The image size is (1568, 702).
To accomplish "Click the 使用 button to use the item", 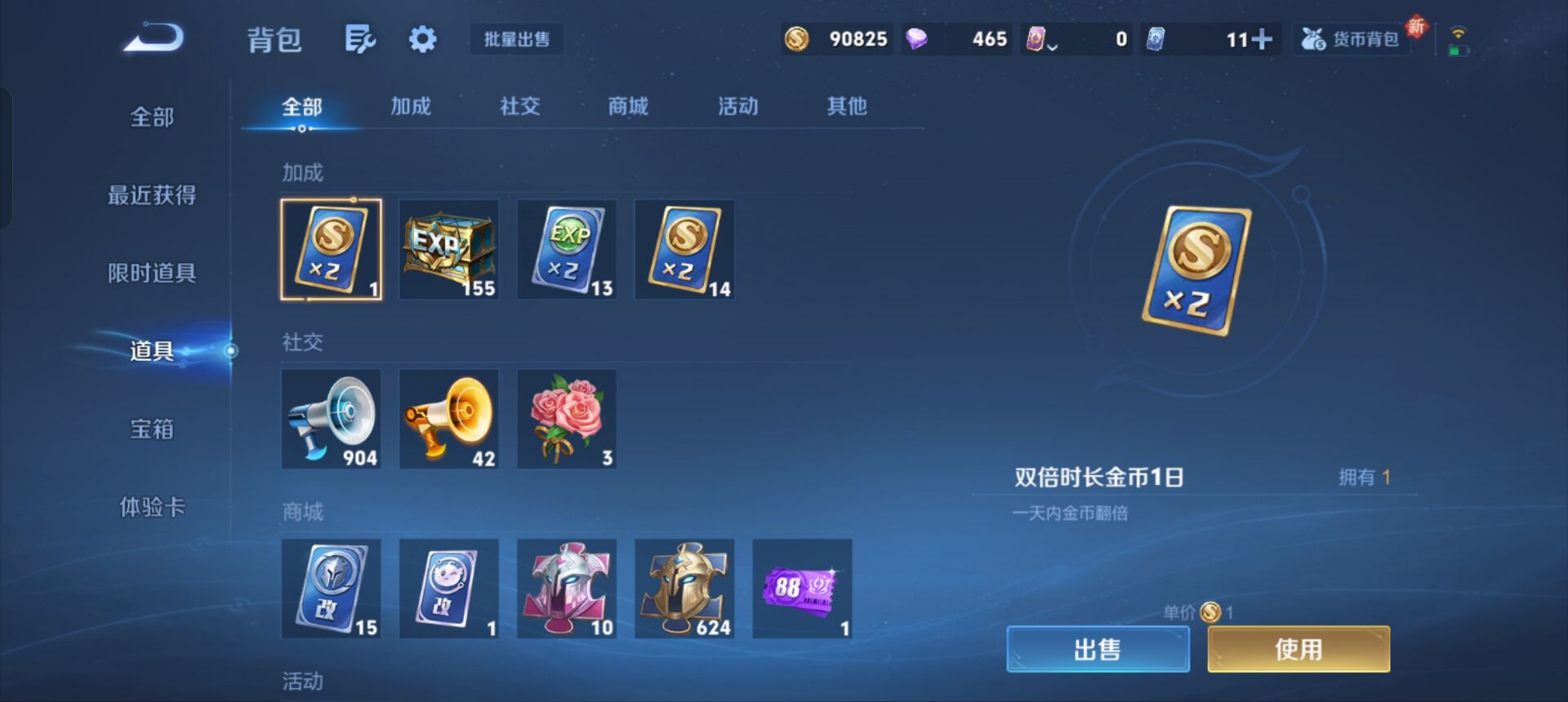I will [1296, 649].
